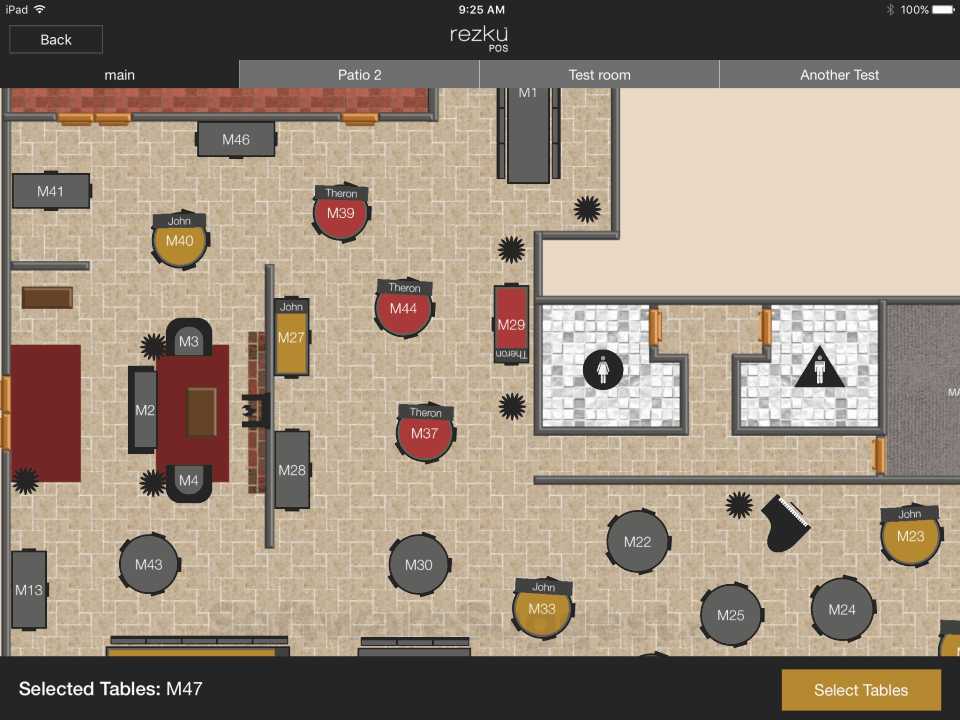Pick round table M22
The image size is (960, 720).
pyautogui.click(x=638, y=543)
